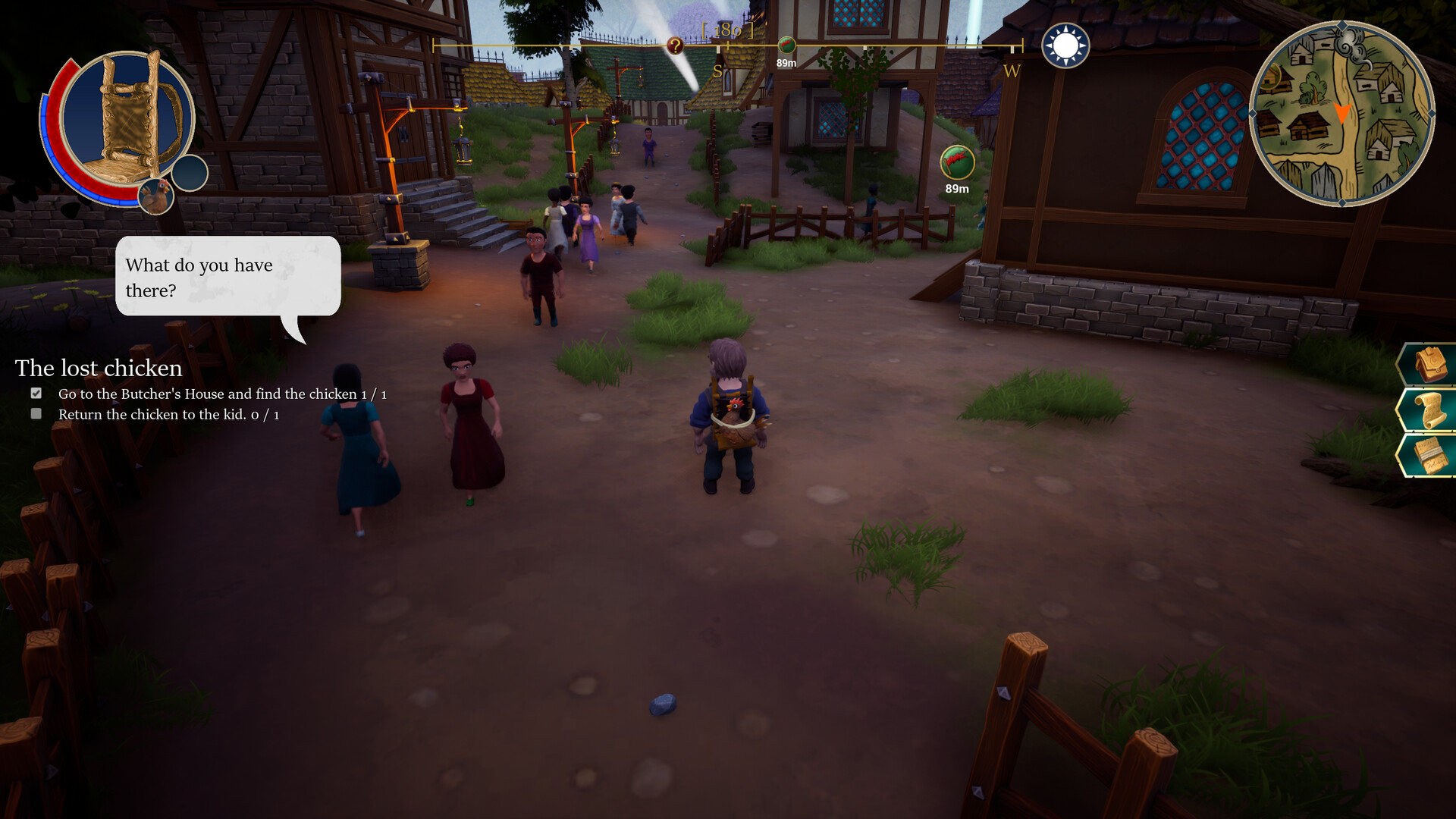The width and height of the screenshot is (1456, 819).
Task: Click the 89m distance label on the compass
Action: pos(787,64)
